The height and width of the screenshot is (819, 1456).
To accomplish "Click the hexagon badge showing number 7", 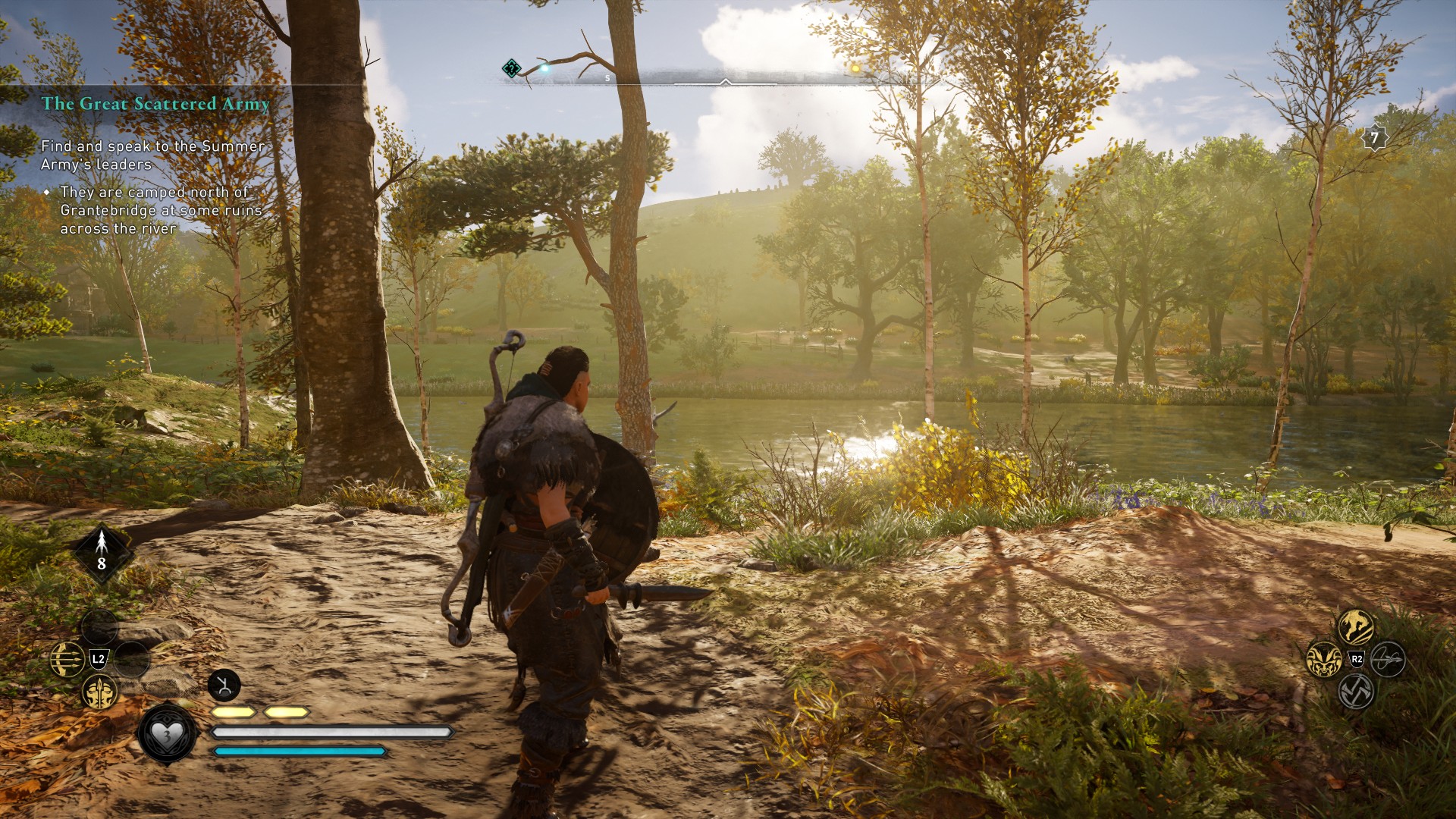I will [1374, 138].
